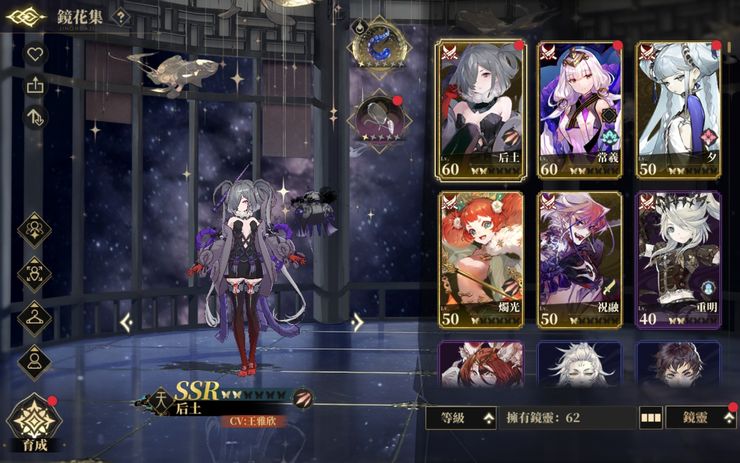This screenshot has width=740, height=463.
Task: Pick the 燭光 character card
Action: [480, 260]
